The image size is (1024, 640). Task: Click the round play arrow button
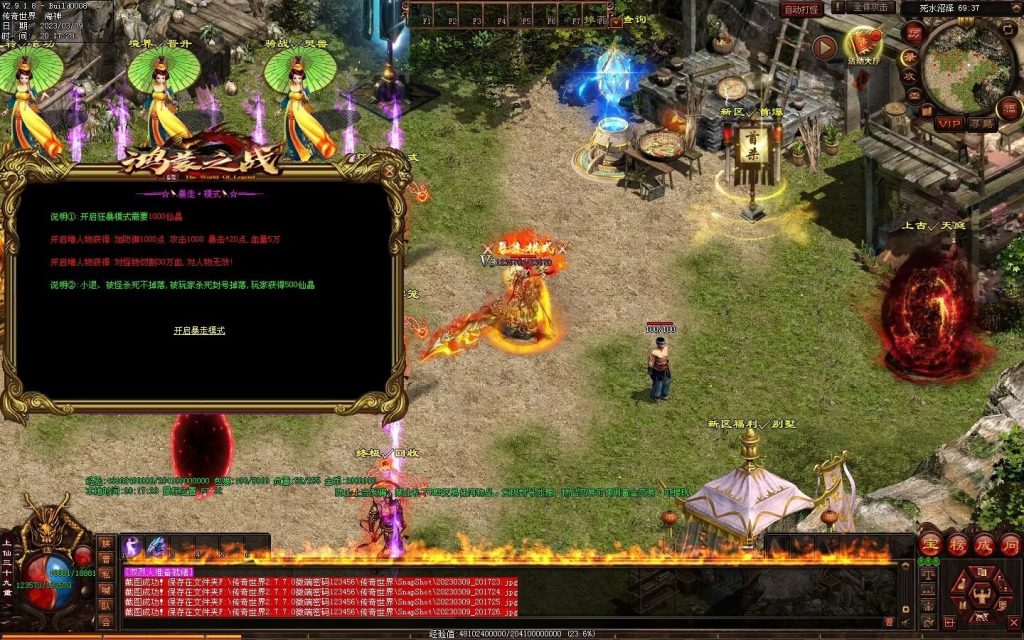(x=823, y=47)
